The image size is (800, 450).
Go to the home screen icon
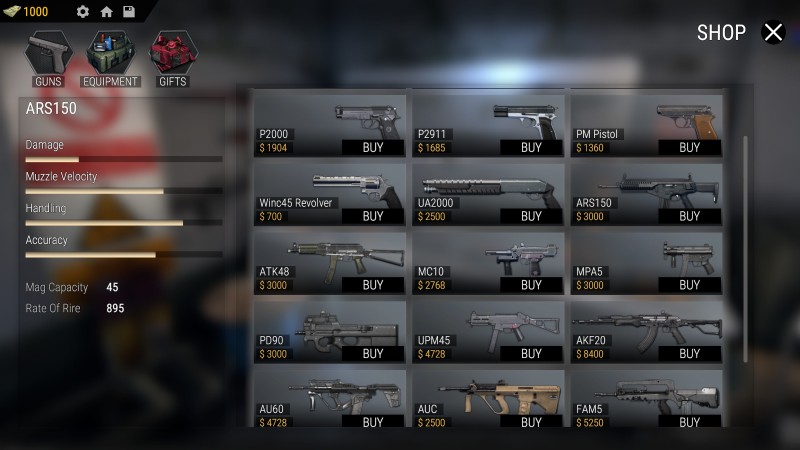pos(106,12)
